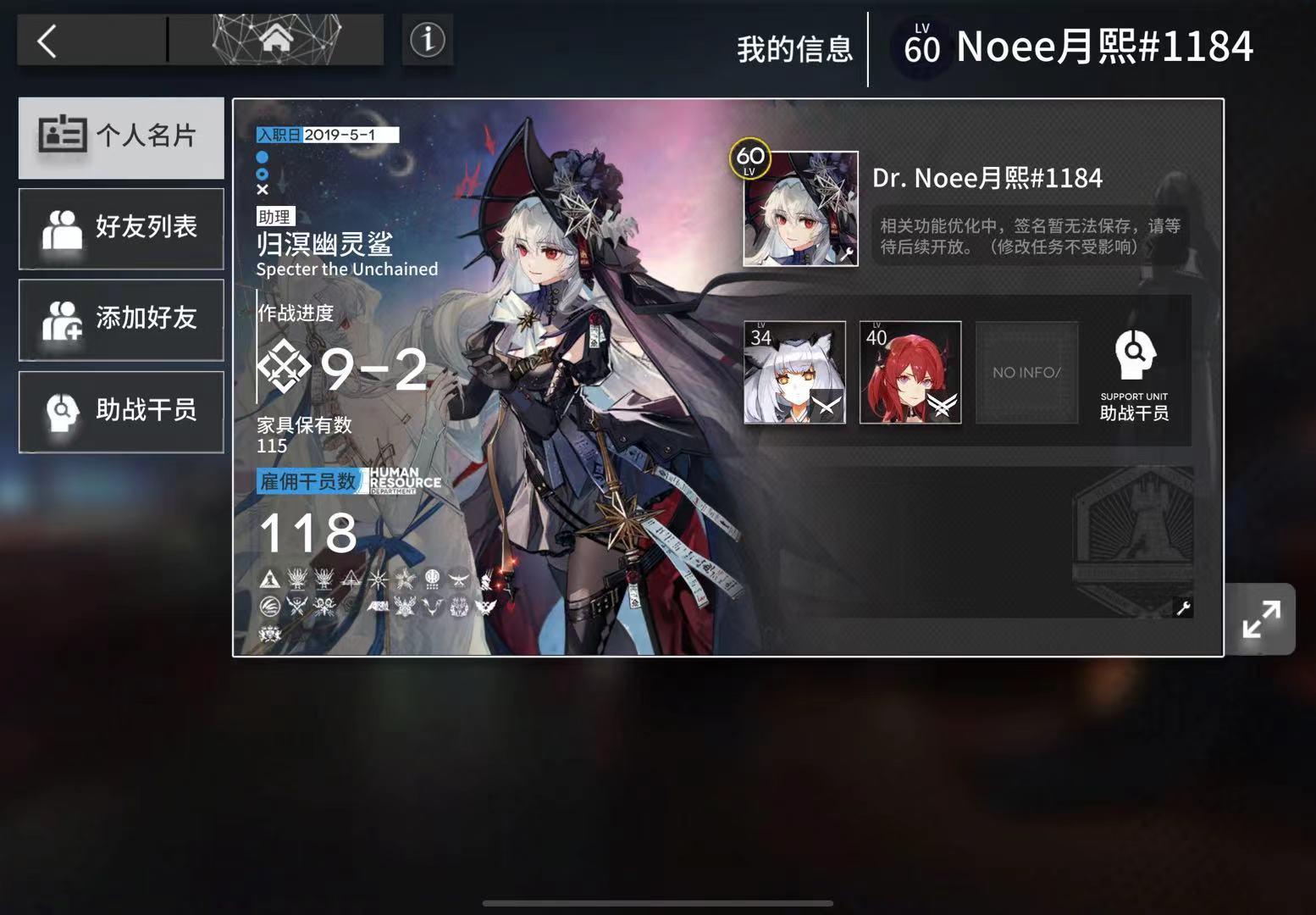1316x915 pixels.
Task: Select 添加好友 to add a friend
Action: (120, 320)
